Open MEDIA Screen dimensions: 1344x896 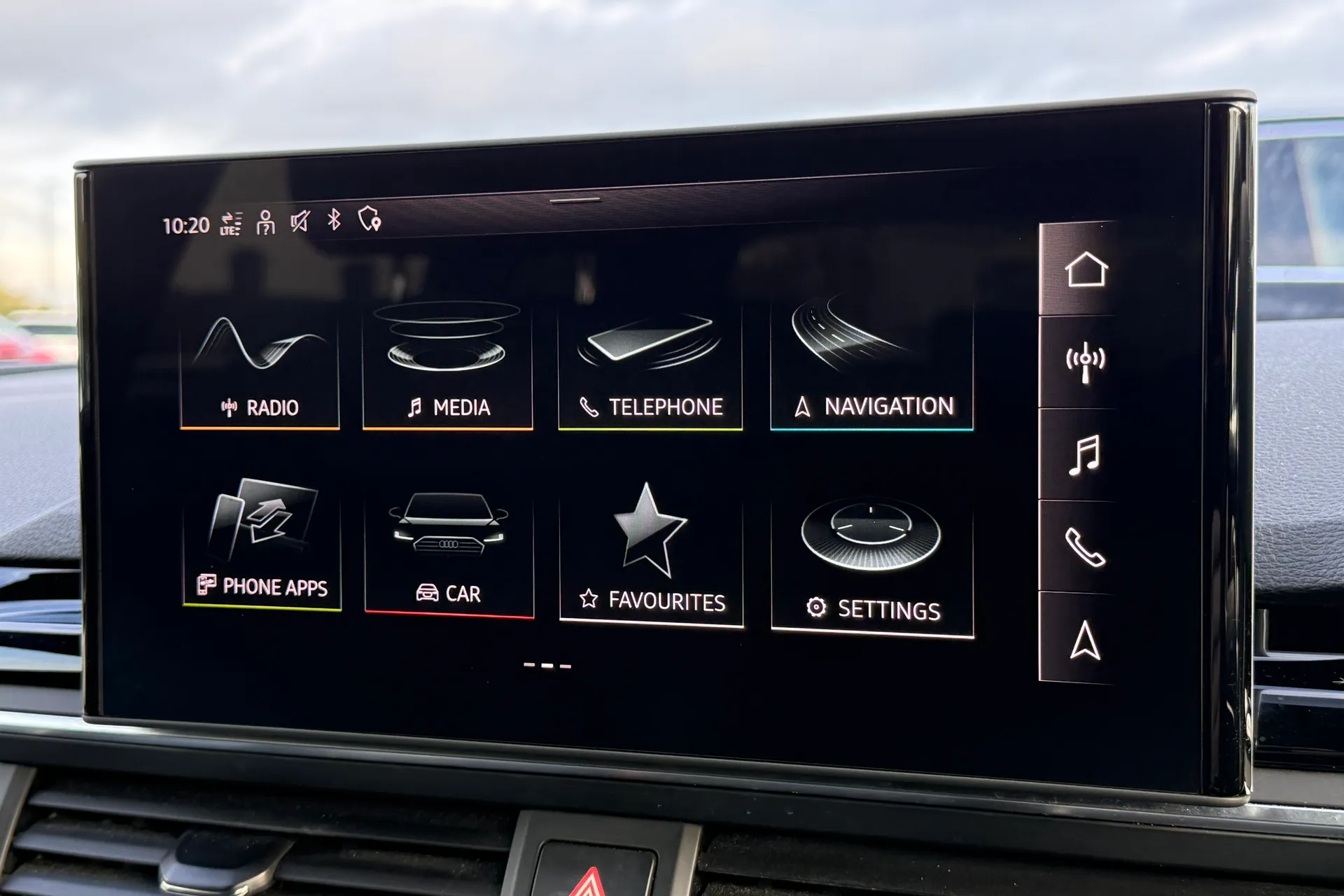pyautogui.click(x=448, y=364)
